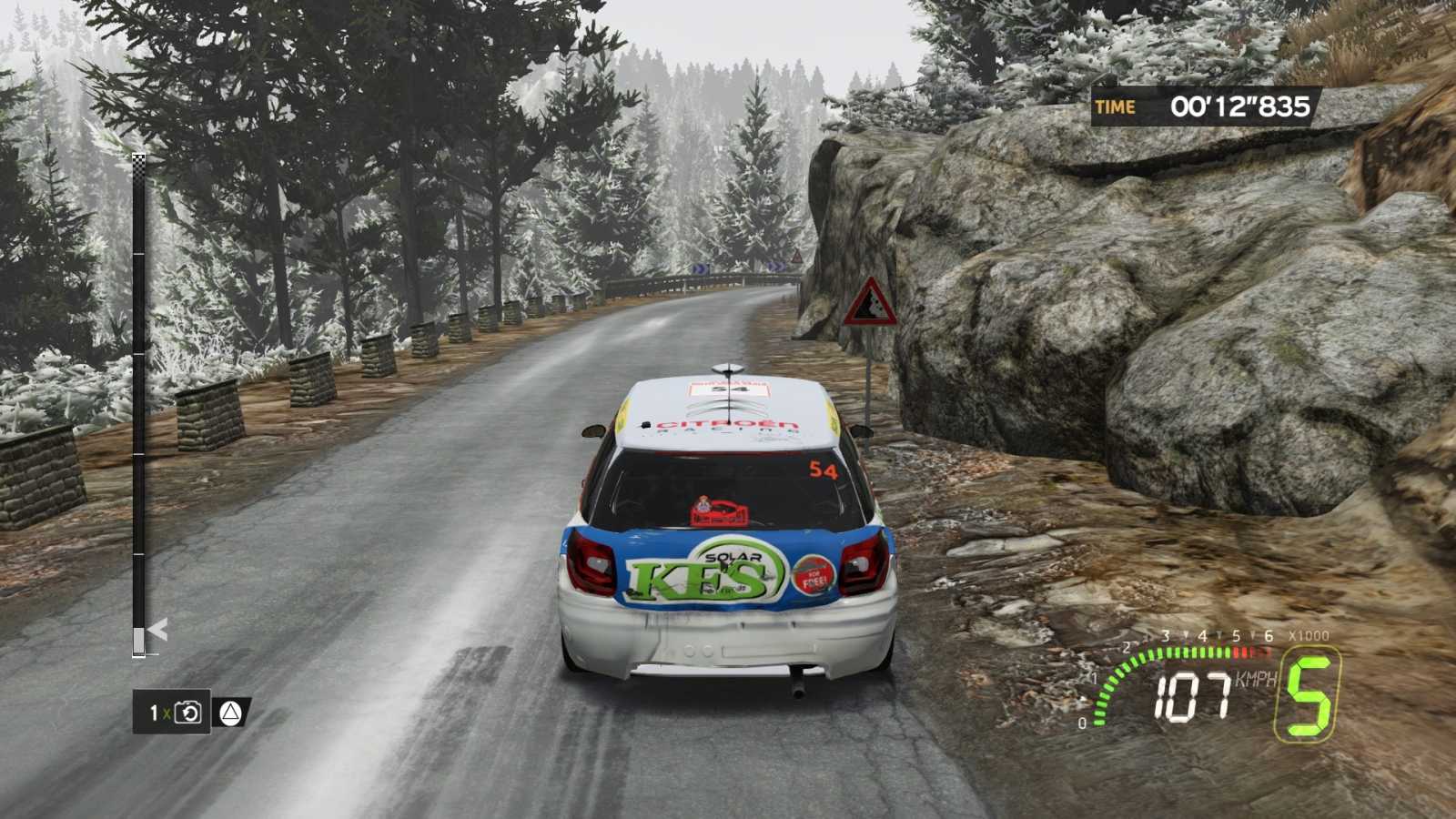The image size is (1456, 819).
Task: Click the X1000 tachometer label
Action: 1308,635
